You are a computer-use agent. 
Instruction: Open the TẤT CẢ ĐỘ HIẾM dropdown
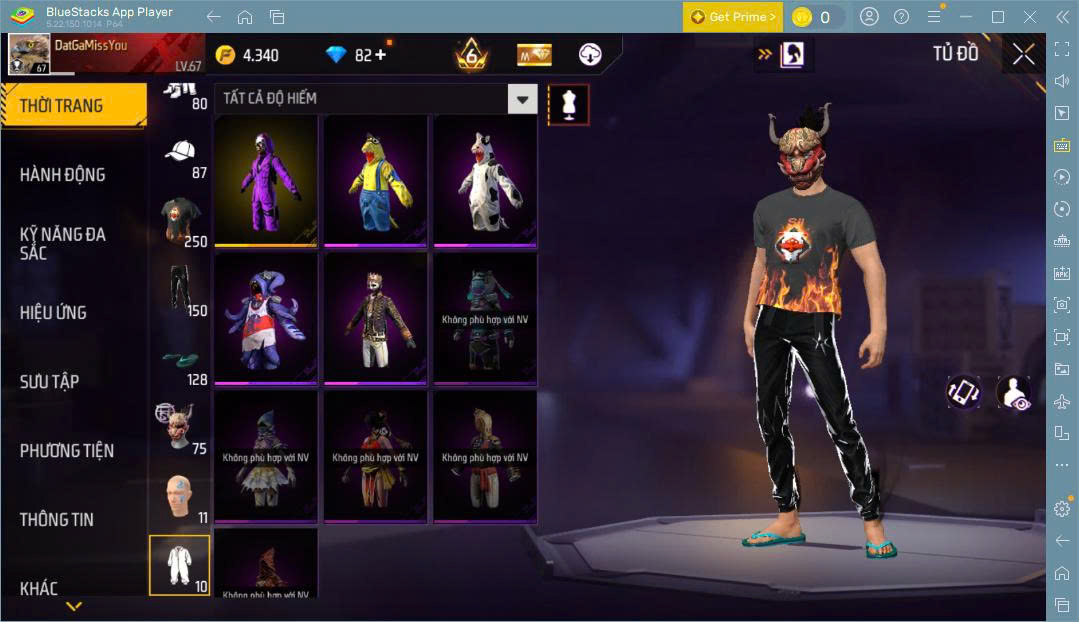pos(522,98)
